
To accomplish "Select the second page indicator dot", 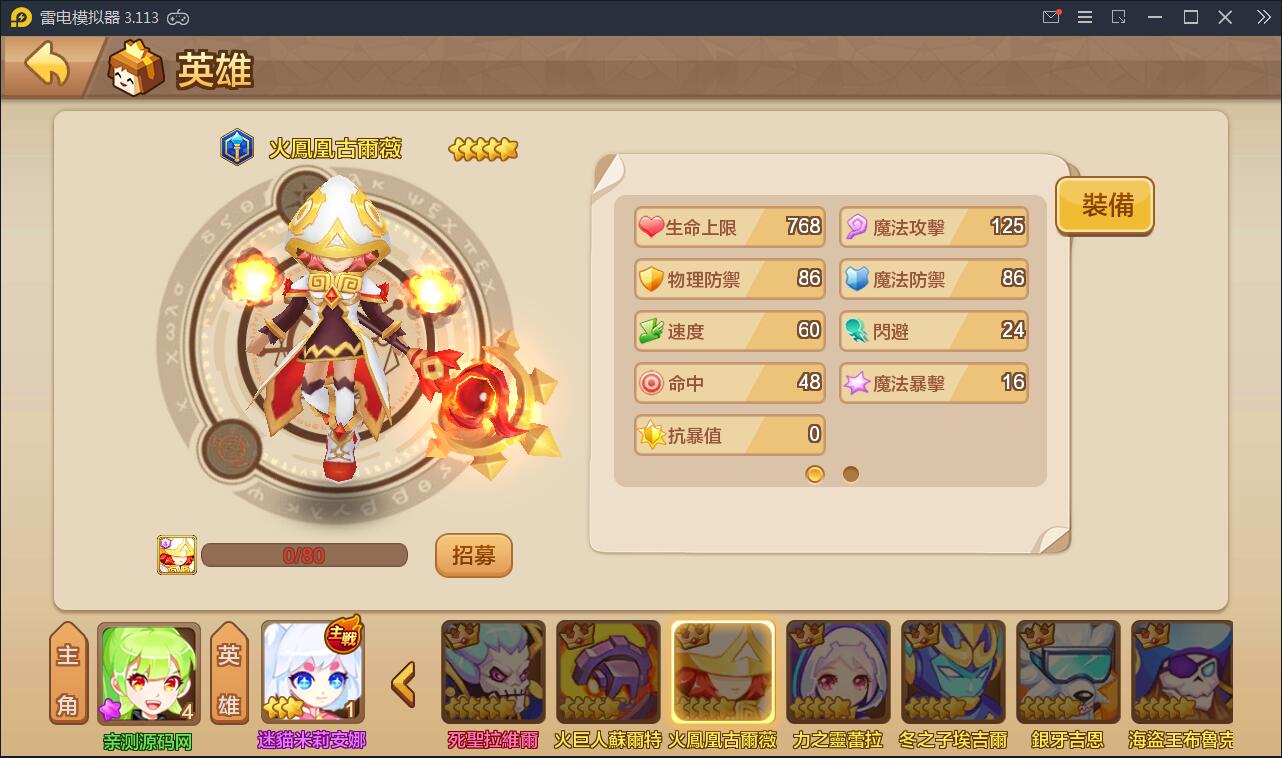I will [851, 473].
